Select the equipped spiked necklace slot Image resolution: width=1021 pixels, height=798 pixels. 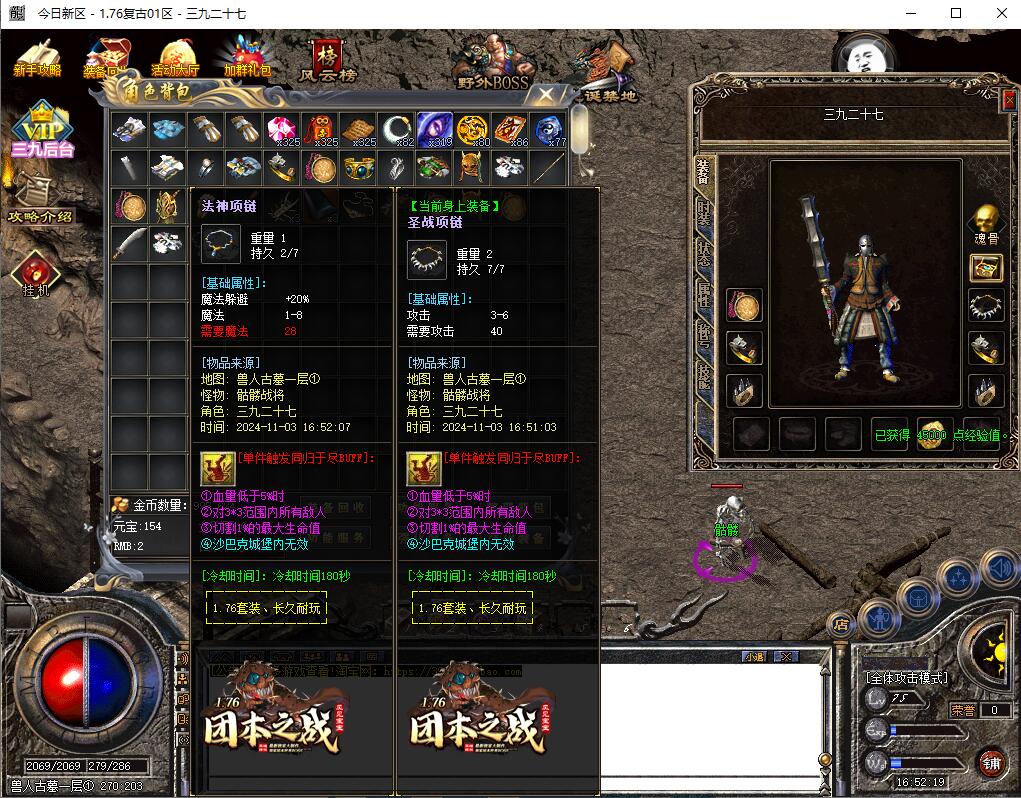(986, 306)
